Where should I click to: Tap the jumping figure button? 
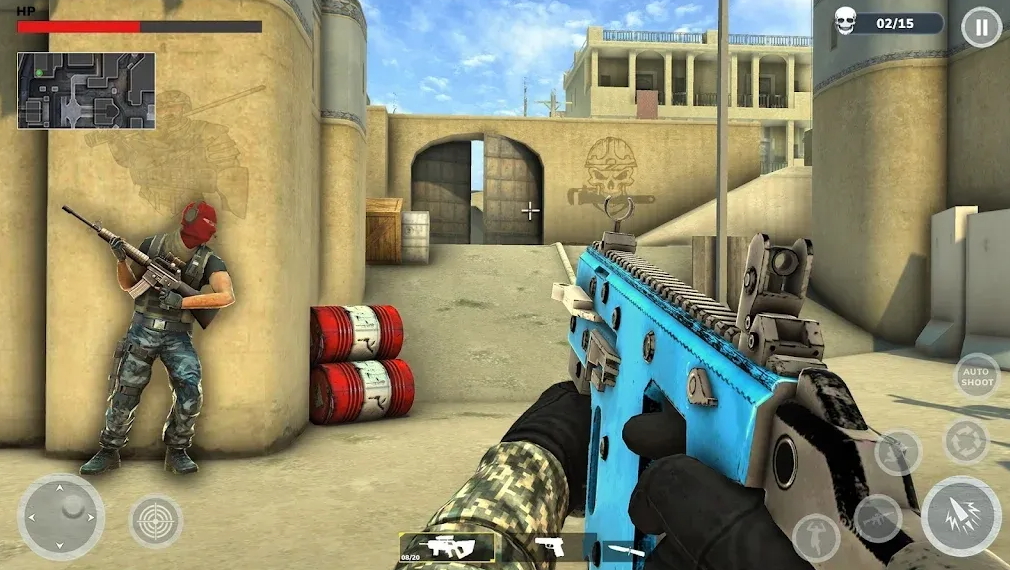click(816, 537)
